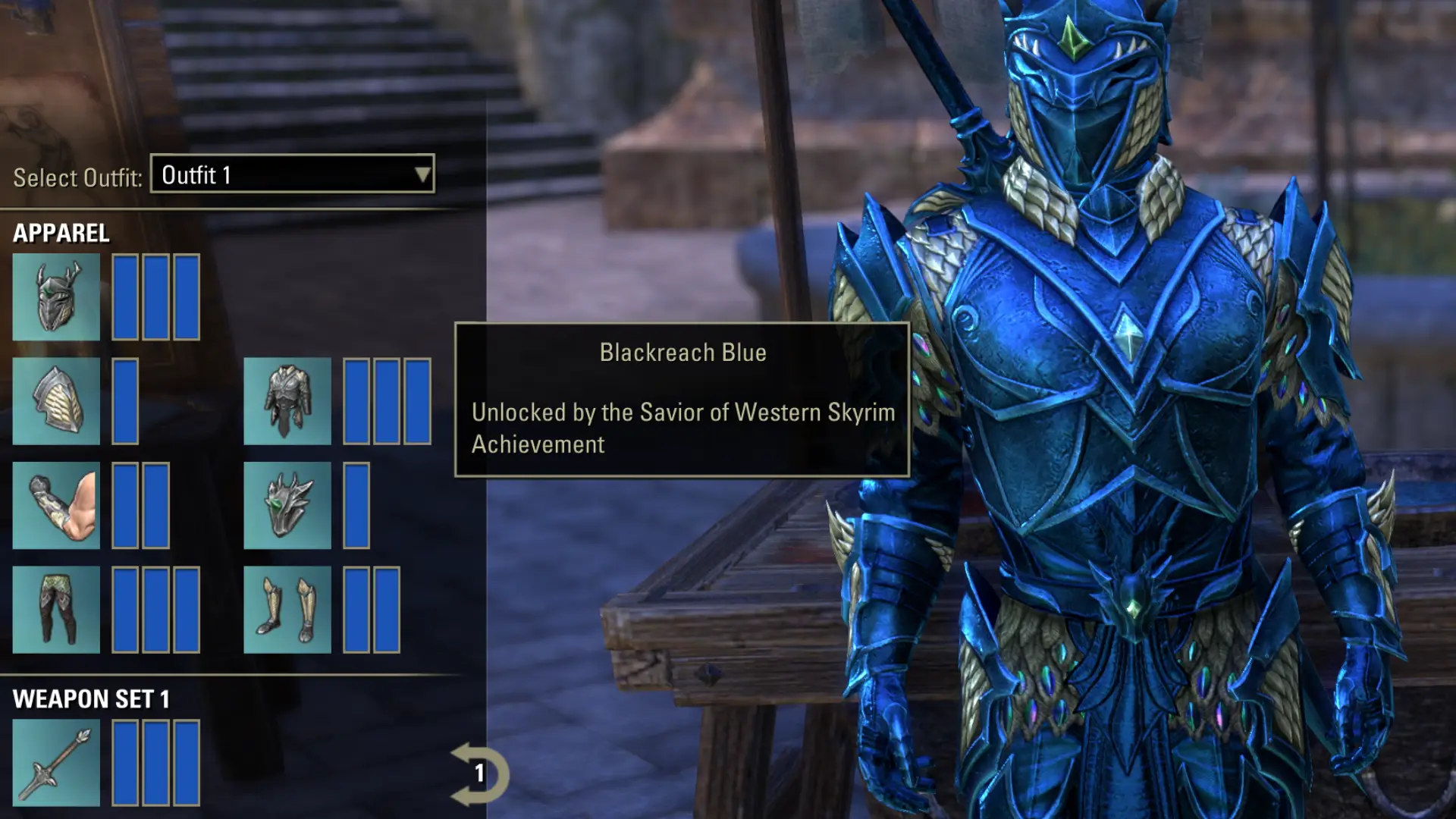1456x819 pixels.
Task: Click the APPAREL section header
Action: pyautogui.click(x=61, y=233)
